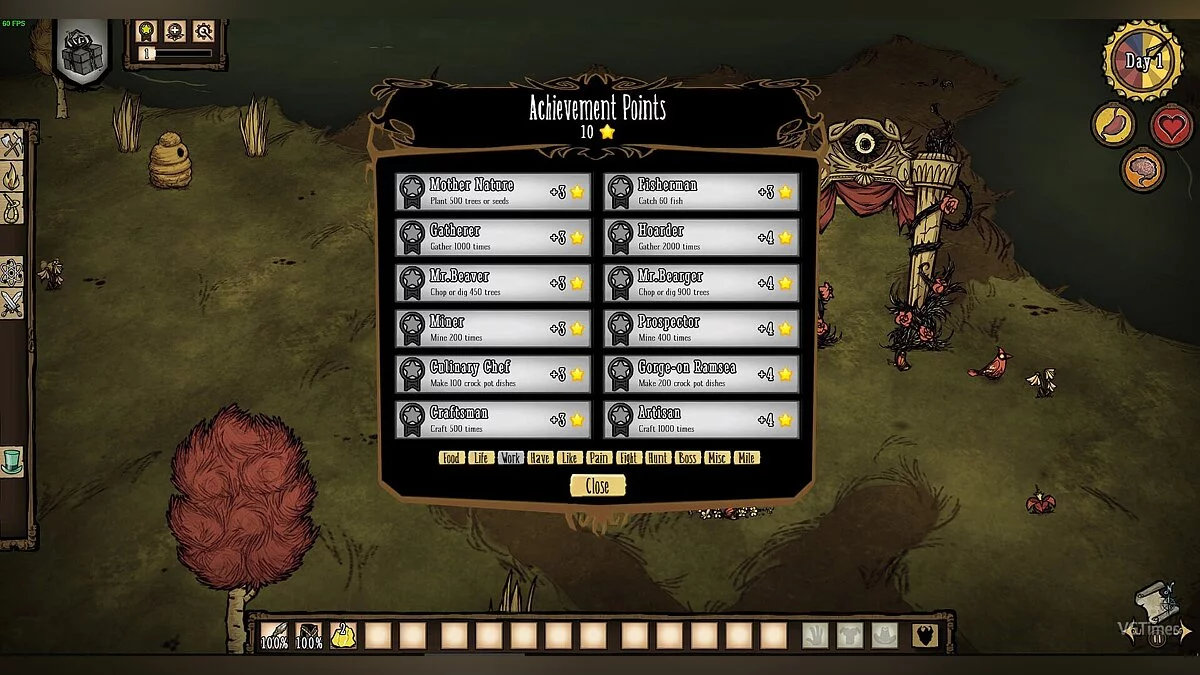Select the gold nugget inventory slot

coord(343,636)
